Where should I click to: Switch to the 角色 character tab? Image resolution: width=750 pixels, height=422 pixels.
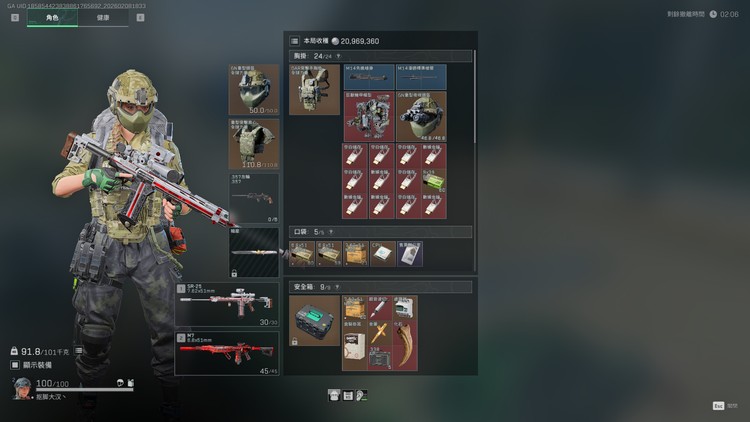point(52,19)
